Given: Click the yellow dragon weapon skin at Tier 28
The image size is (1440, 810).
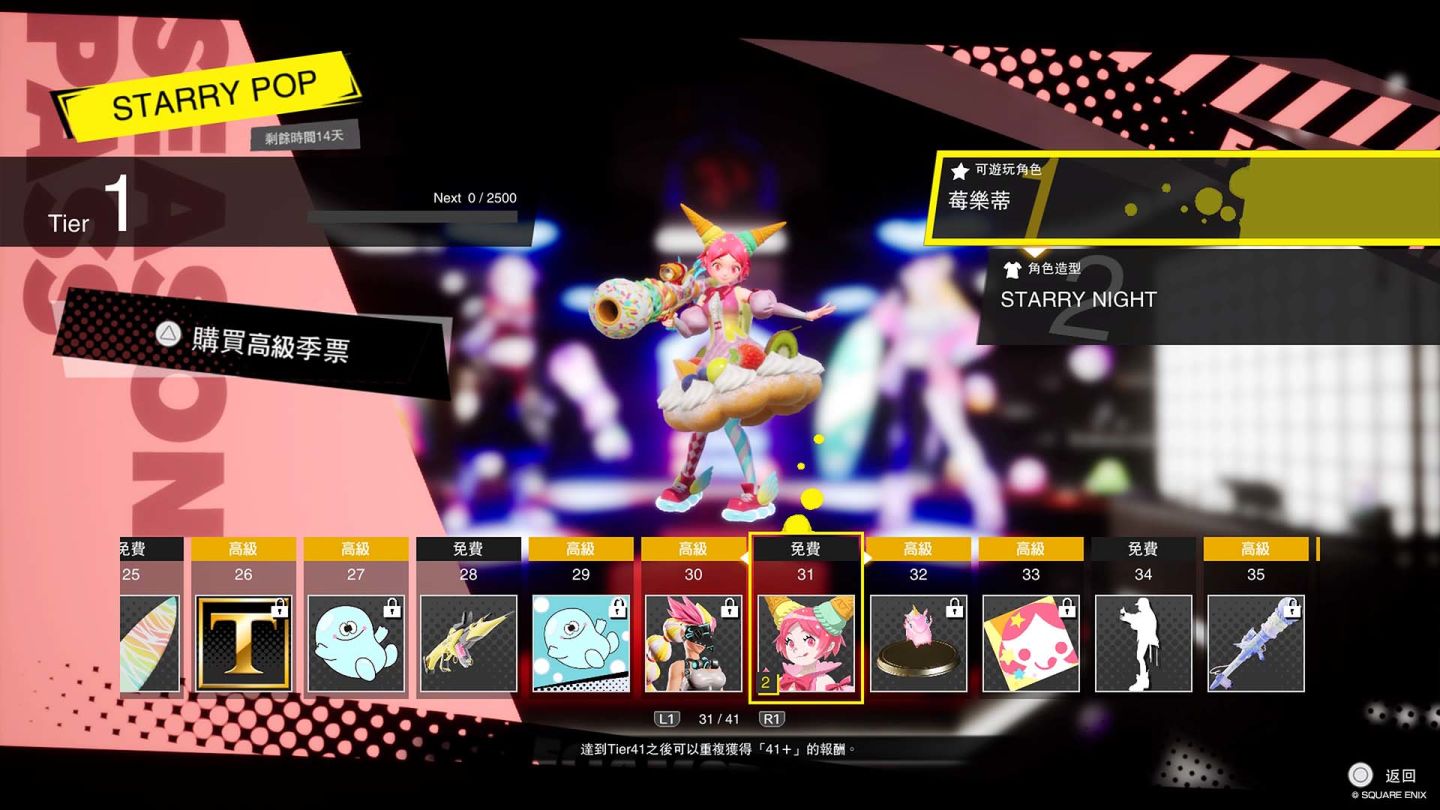Looking at the screenshot, I should (x=468, y=643).
